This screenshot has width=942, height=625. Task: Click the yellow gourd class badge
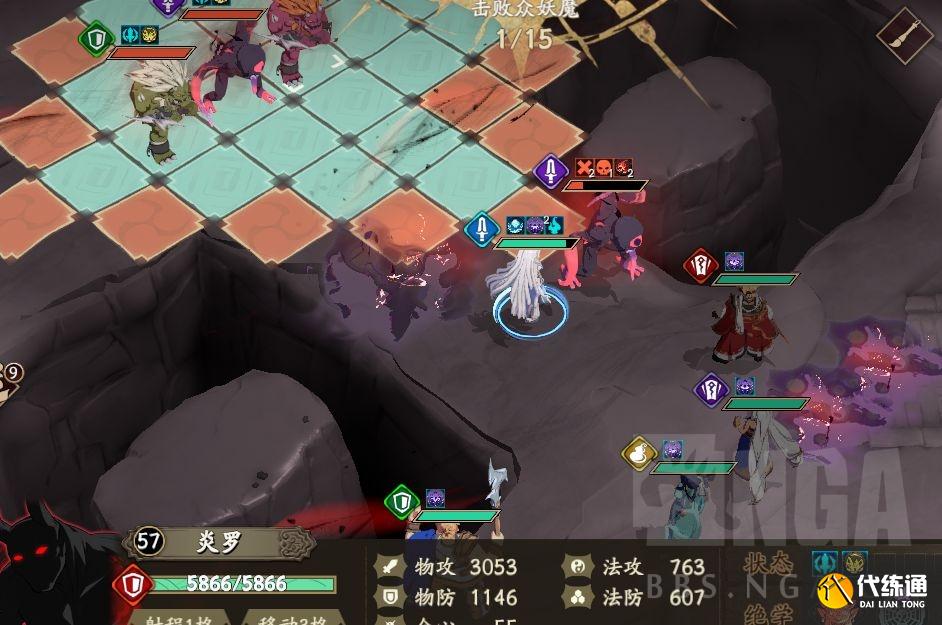point(639,454)
